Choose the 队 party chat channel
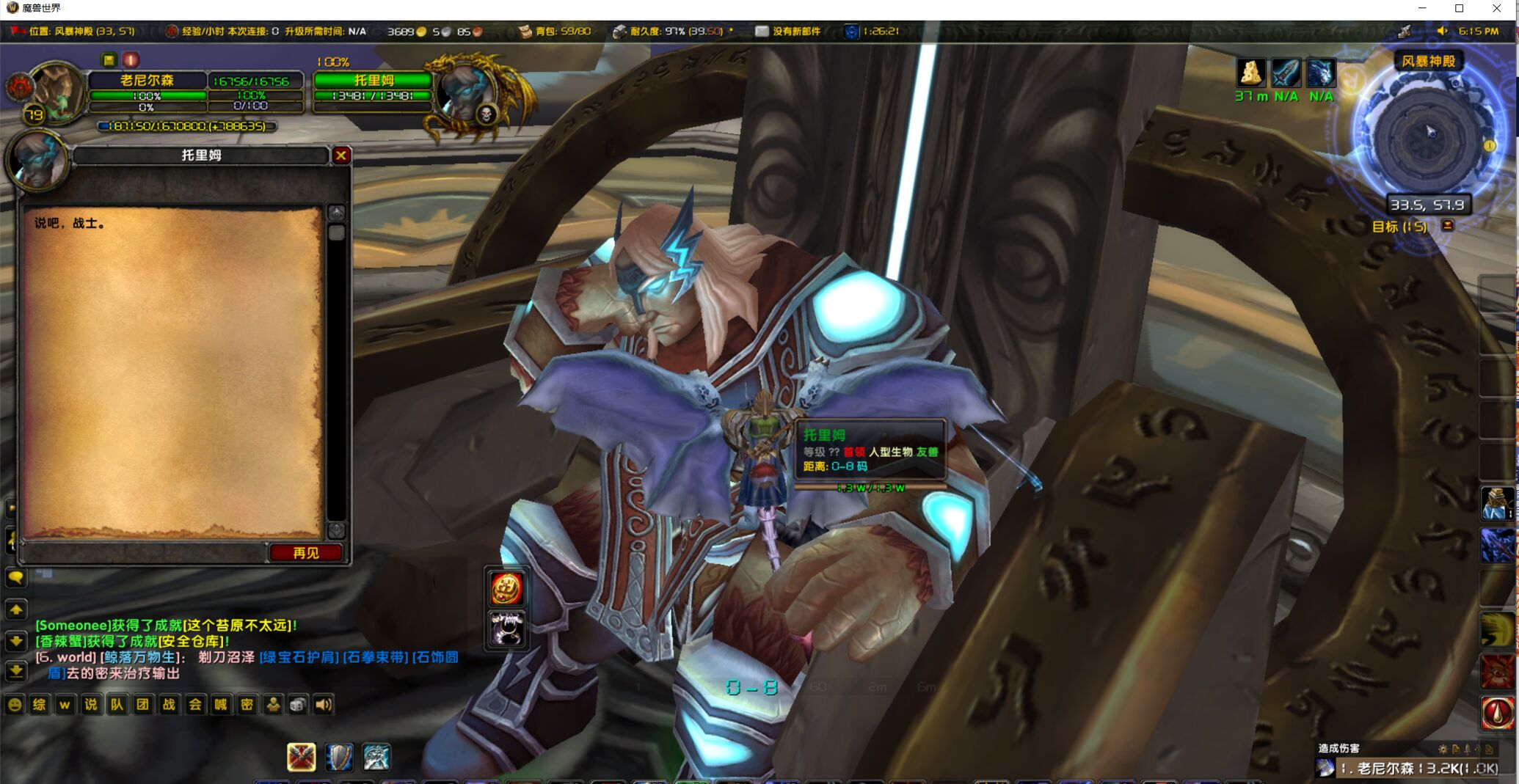 117,705
